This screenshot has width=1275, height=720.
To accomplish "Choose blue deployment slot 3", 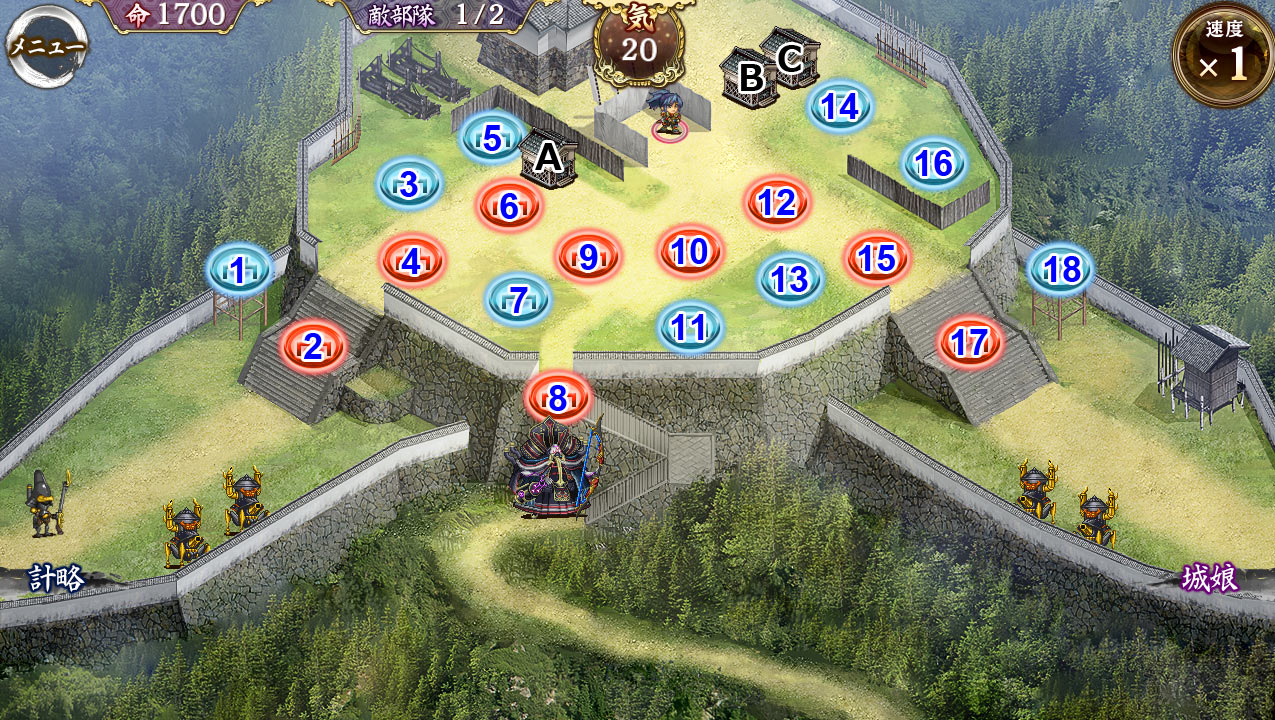I will (410, 184).
